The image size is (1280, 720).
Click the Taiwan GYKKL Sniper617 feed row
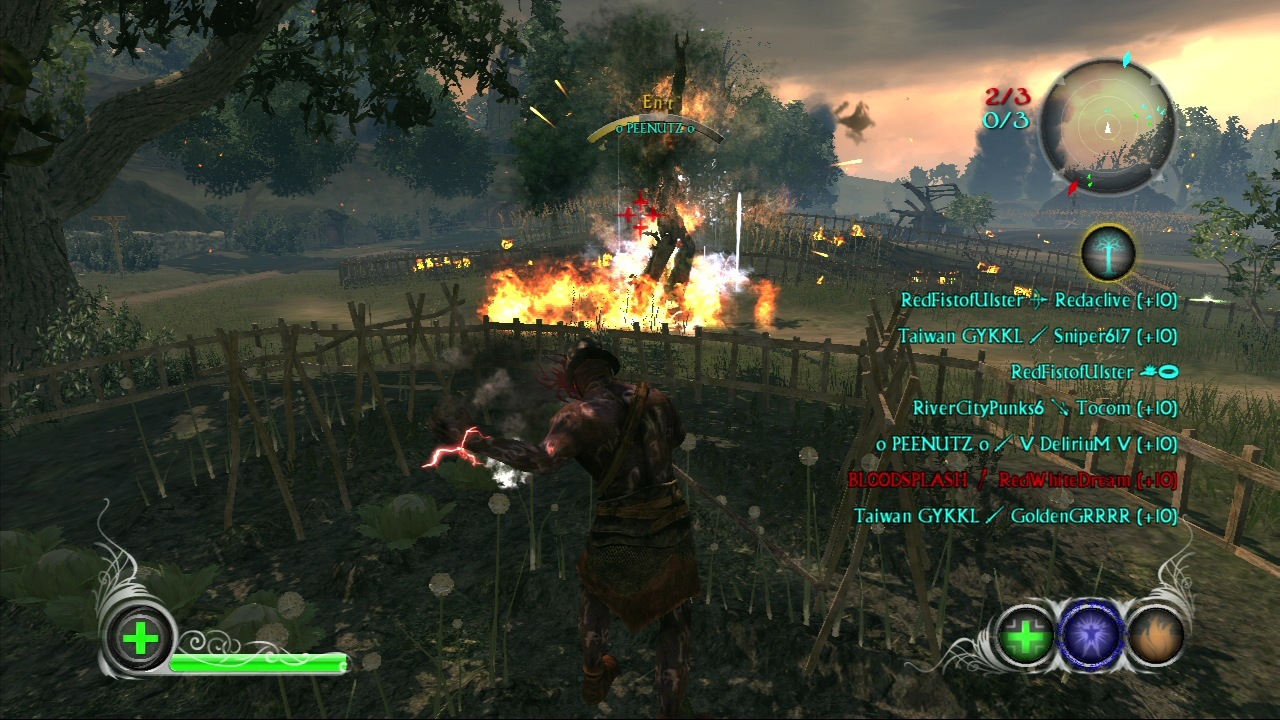pos(1037,336)
